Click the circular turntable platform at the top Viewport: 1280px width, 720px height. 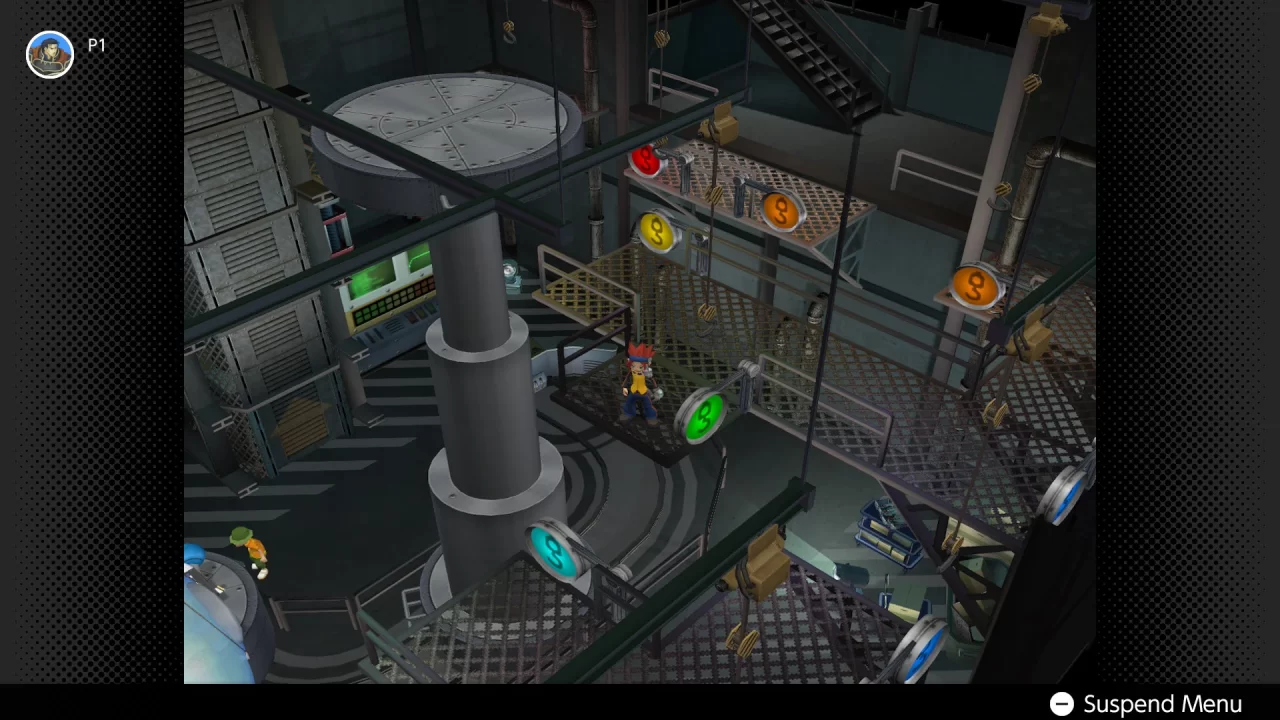(x=448, y=120)
